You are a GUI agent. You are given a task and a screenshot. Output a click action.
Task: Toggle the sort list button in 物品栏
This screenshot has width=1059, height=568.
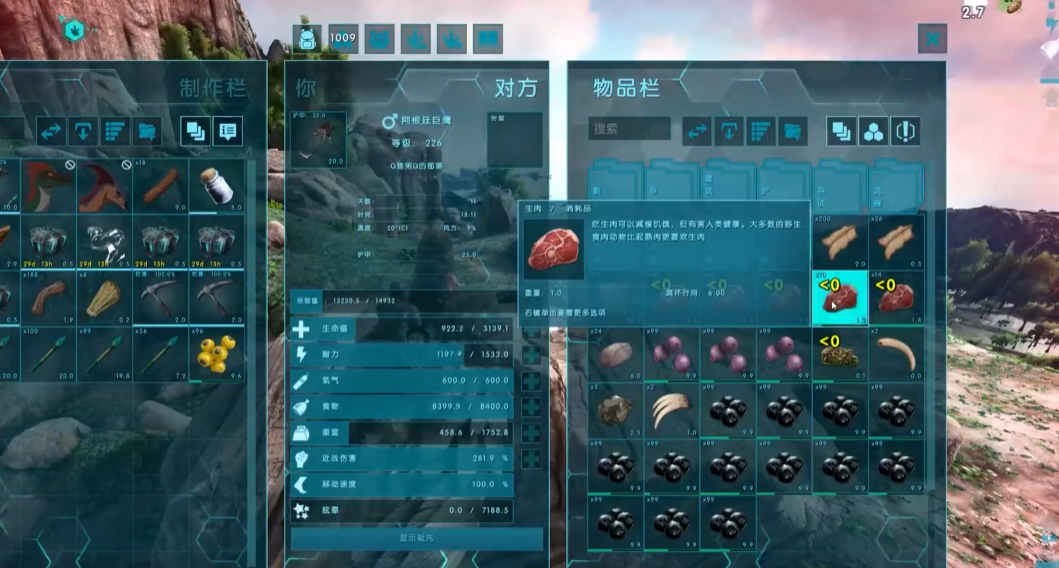tap(760, 131)
